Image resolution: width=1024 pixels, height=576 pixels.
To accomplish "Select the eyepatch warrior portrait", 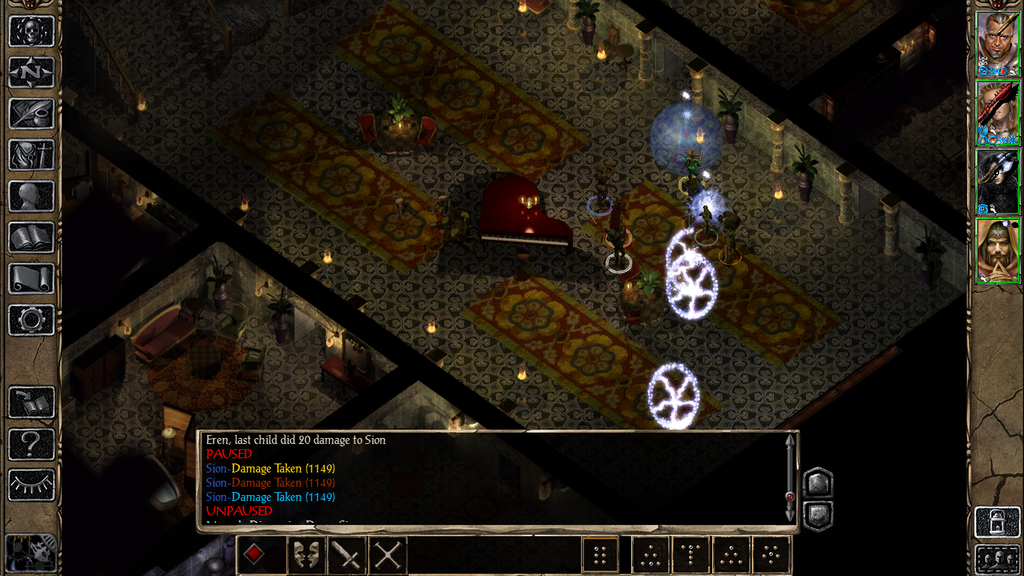I will [997, 44].
